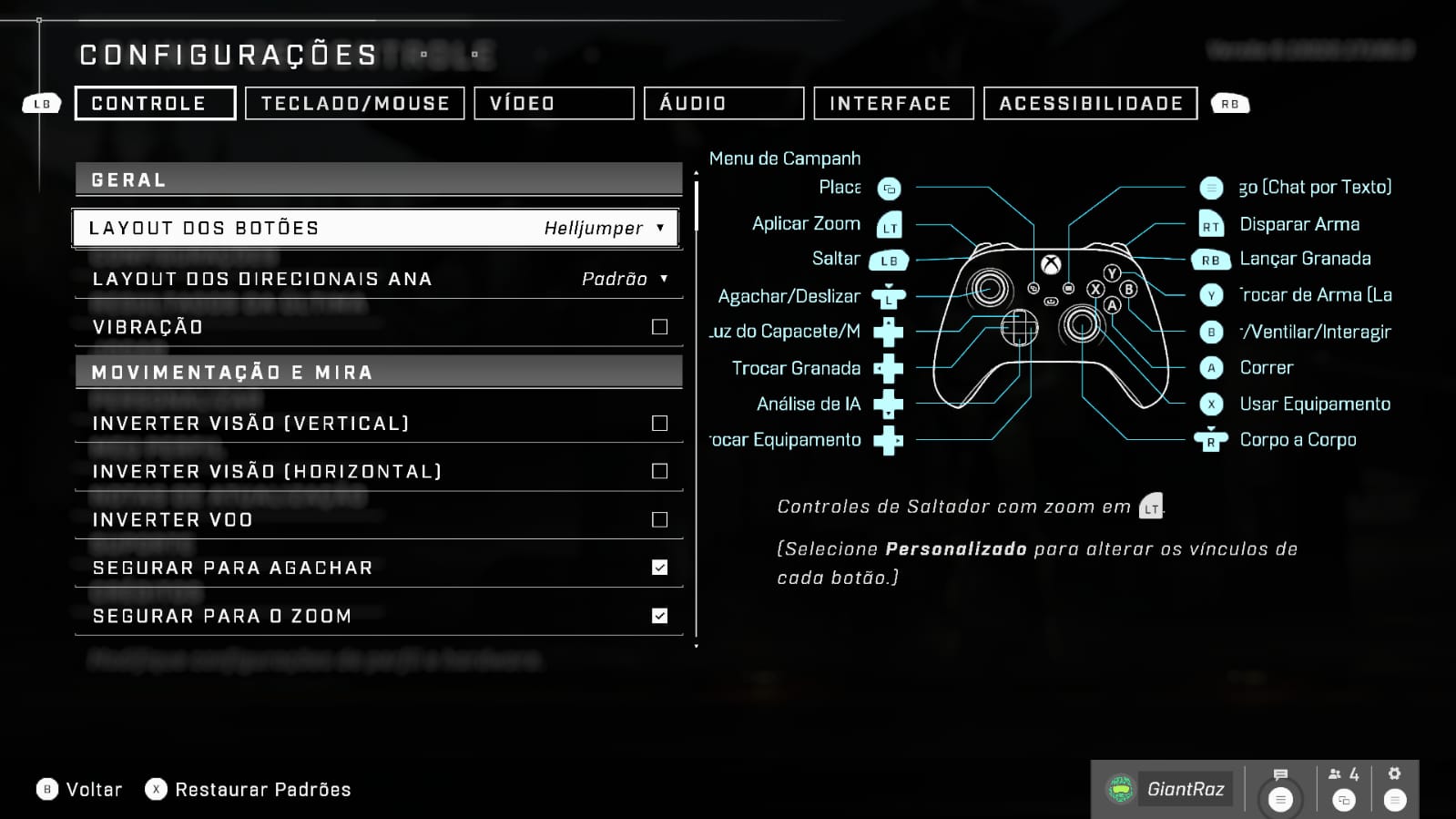Select the Controle tab
The width and height of the screenshot is (1456, 819).
point(155,104)
